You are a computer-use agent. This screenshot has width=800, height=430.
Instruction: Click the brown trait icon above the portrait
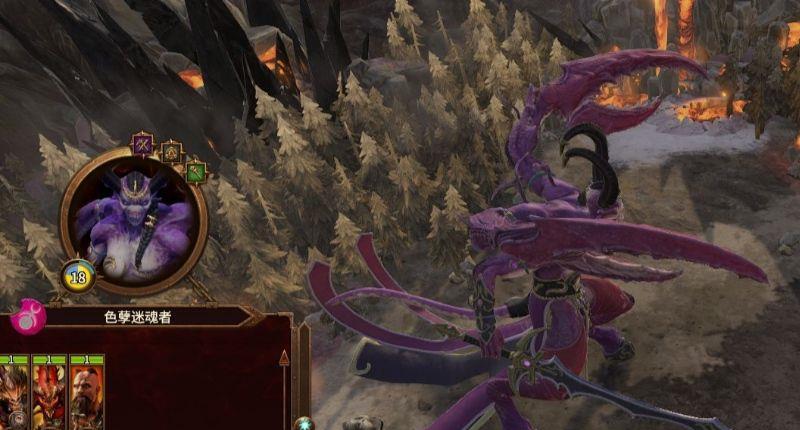tap(171, 152)
